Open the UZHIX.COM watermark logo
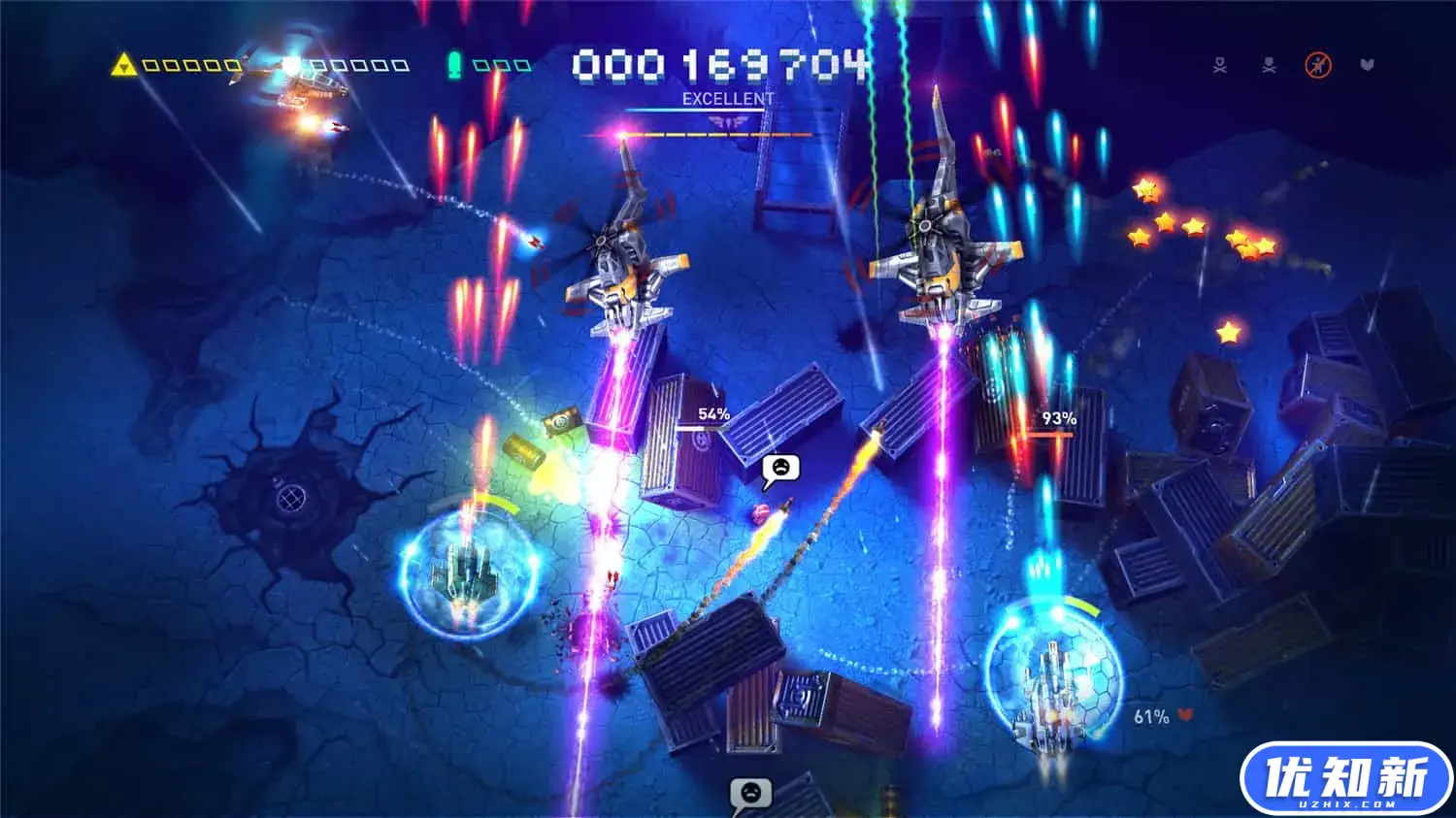 pos(1345,779)
